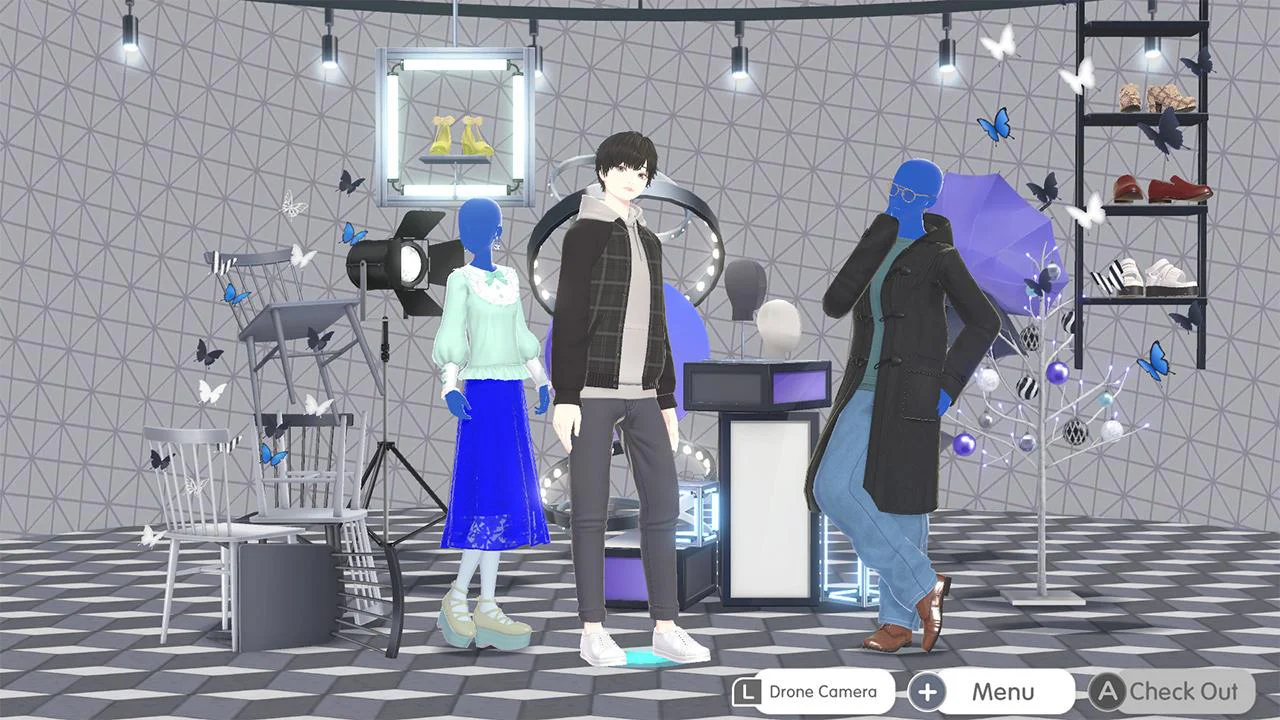
Task: Click the blue butterfly near the shoe shelf
Action: pos(1155,360)
